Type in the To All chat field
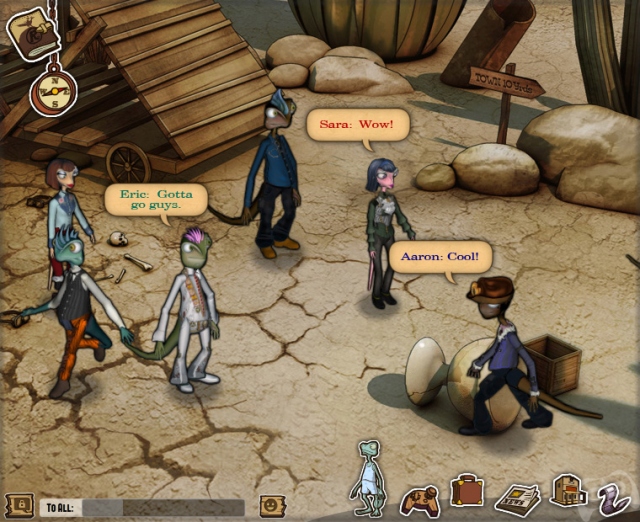This screenshot has width=640, height=522. [x=162, y=507]
